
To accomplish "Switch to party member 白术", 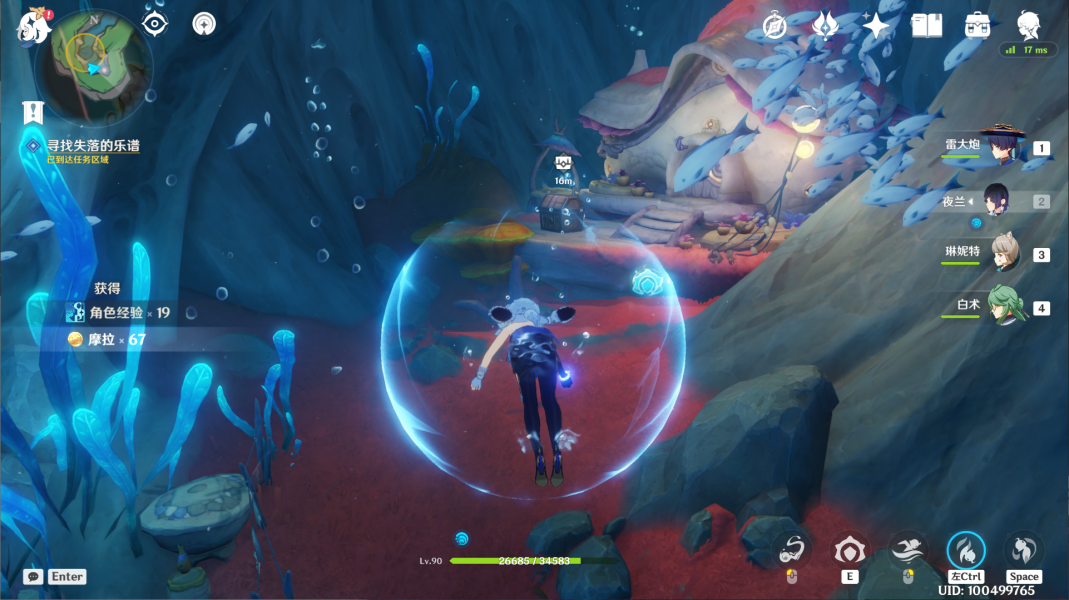I will pyautogui.click(x=1004, y=306).
